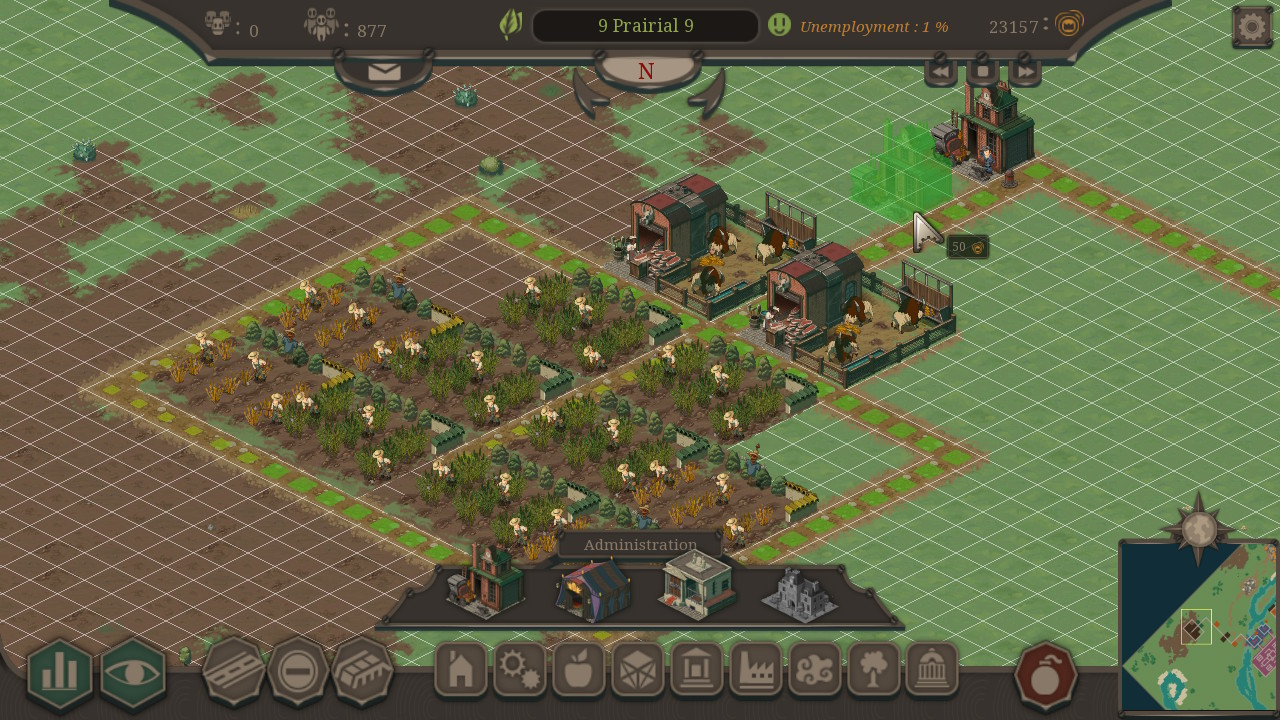Fast-forward the game speed
Image resolution: width=1280 pixels, height=720 pixels.
coord(1026,71)
